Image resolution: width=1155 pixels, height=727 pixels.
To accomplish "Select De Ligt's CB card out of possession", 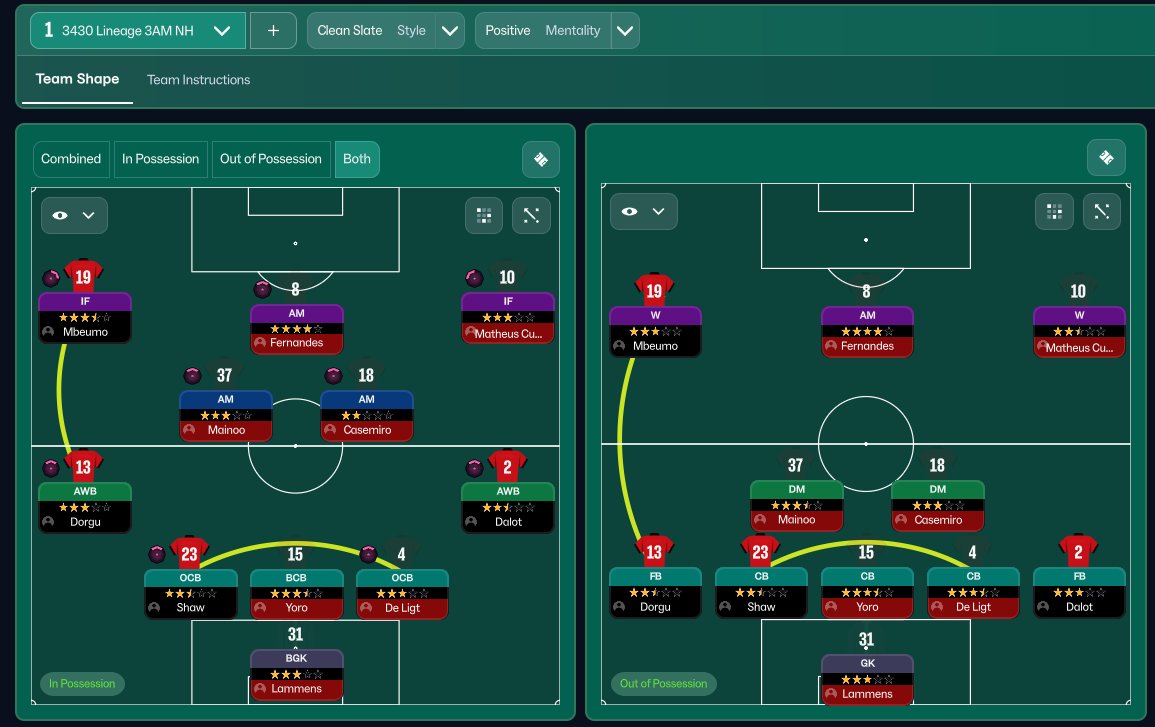I will click(973, 592).
